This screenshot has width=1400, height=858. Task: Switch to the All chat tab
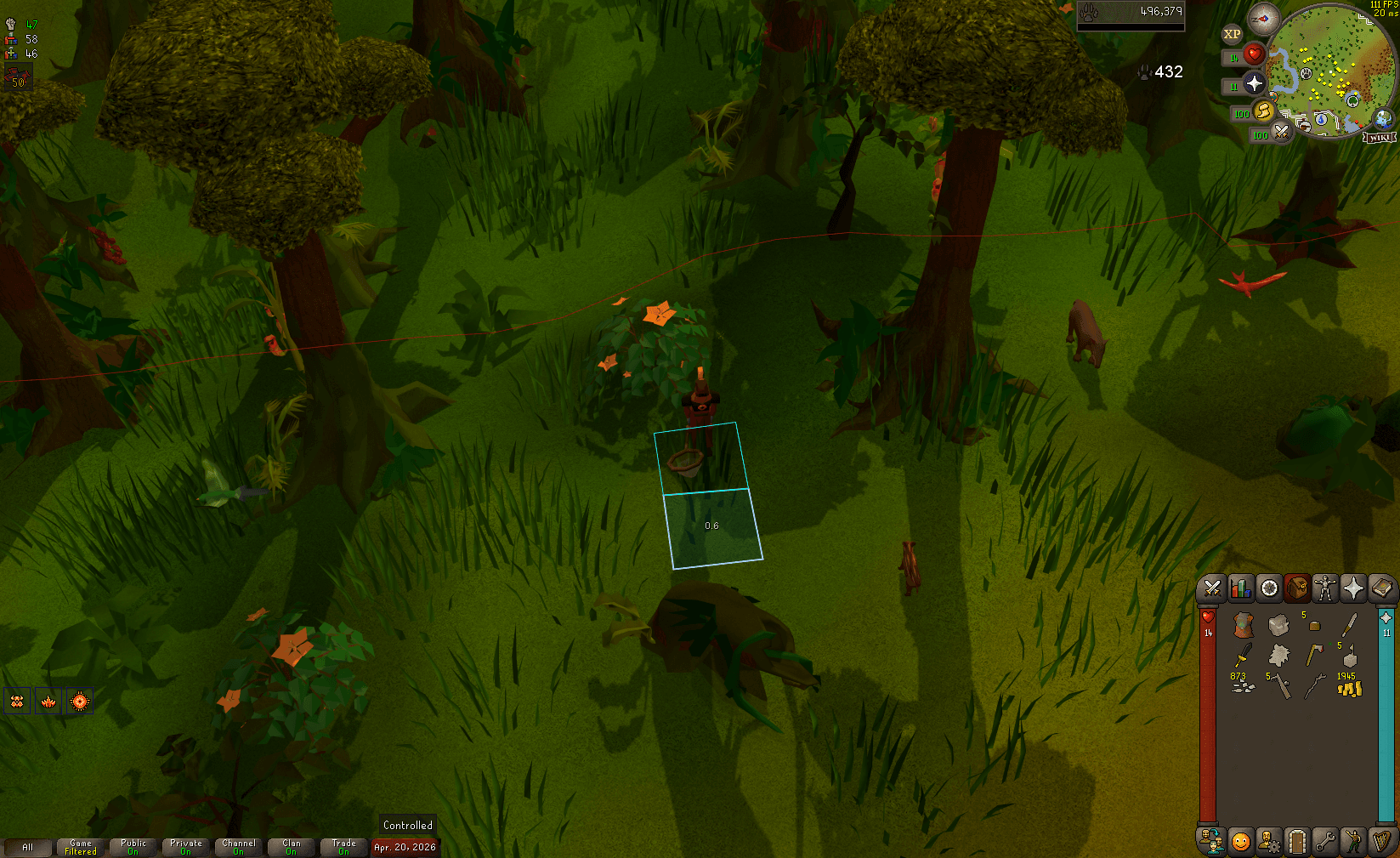click(28, 846)
